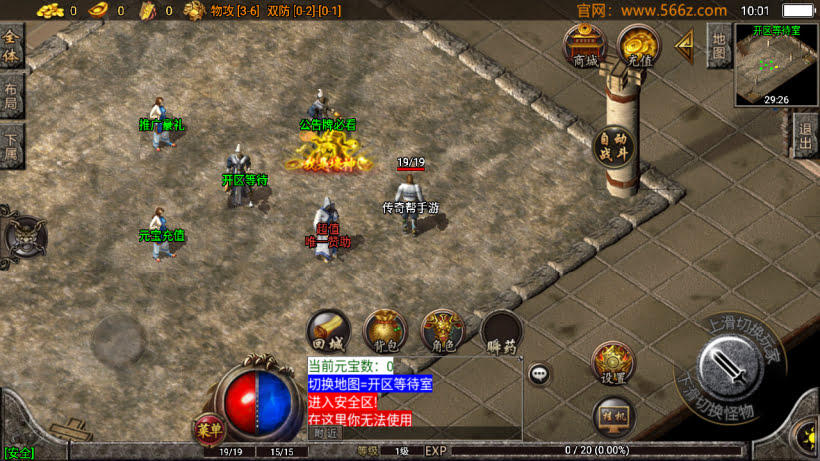Select the 全体 tab
The width and height of the screenshot is (820, 461).
11,46
